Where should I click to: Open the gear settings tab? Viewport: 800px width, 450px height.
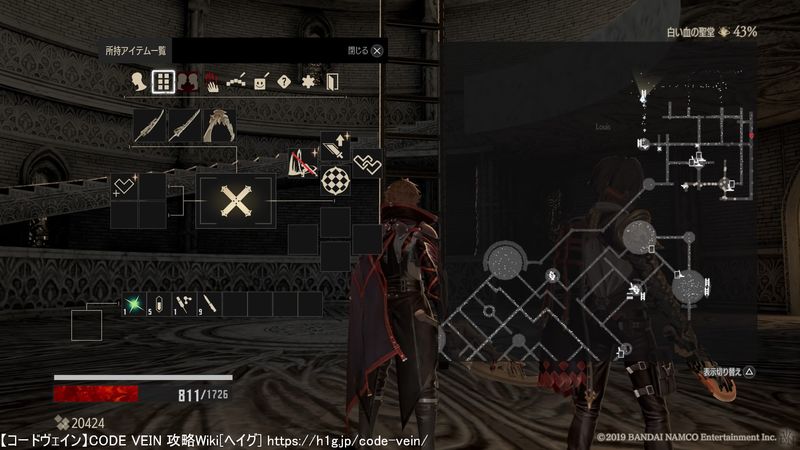(x=309, y=82)
